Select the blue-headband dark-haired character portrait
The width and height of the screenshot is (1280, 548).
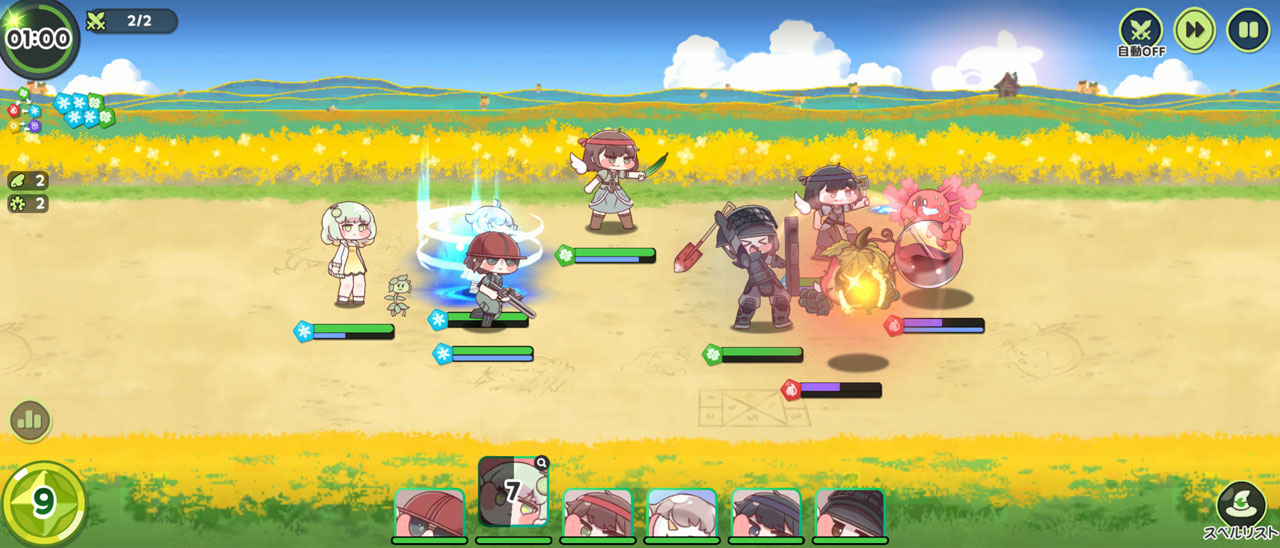coord(766,514)
